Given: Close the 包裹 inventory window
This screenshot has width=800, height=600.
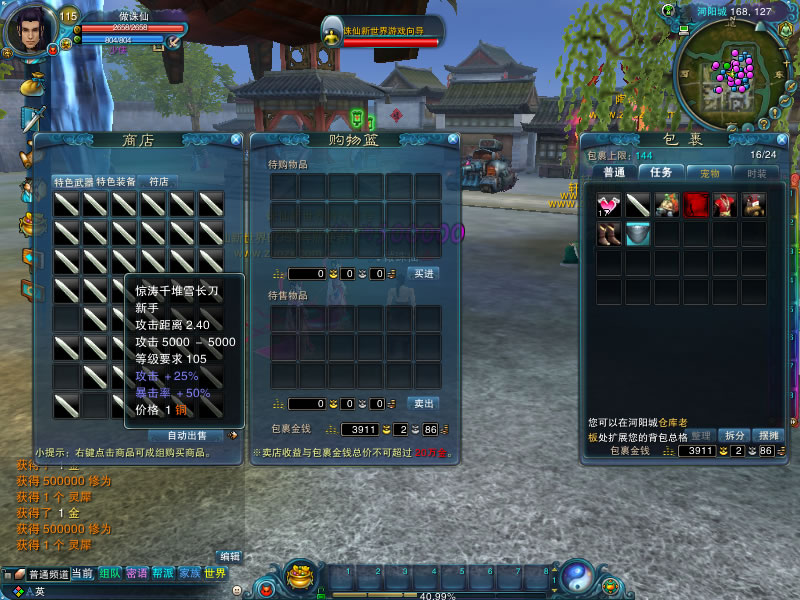Looking at the screenshot, I should (x=780, y=139).
